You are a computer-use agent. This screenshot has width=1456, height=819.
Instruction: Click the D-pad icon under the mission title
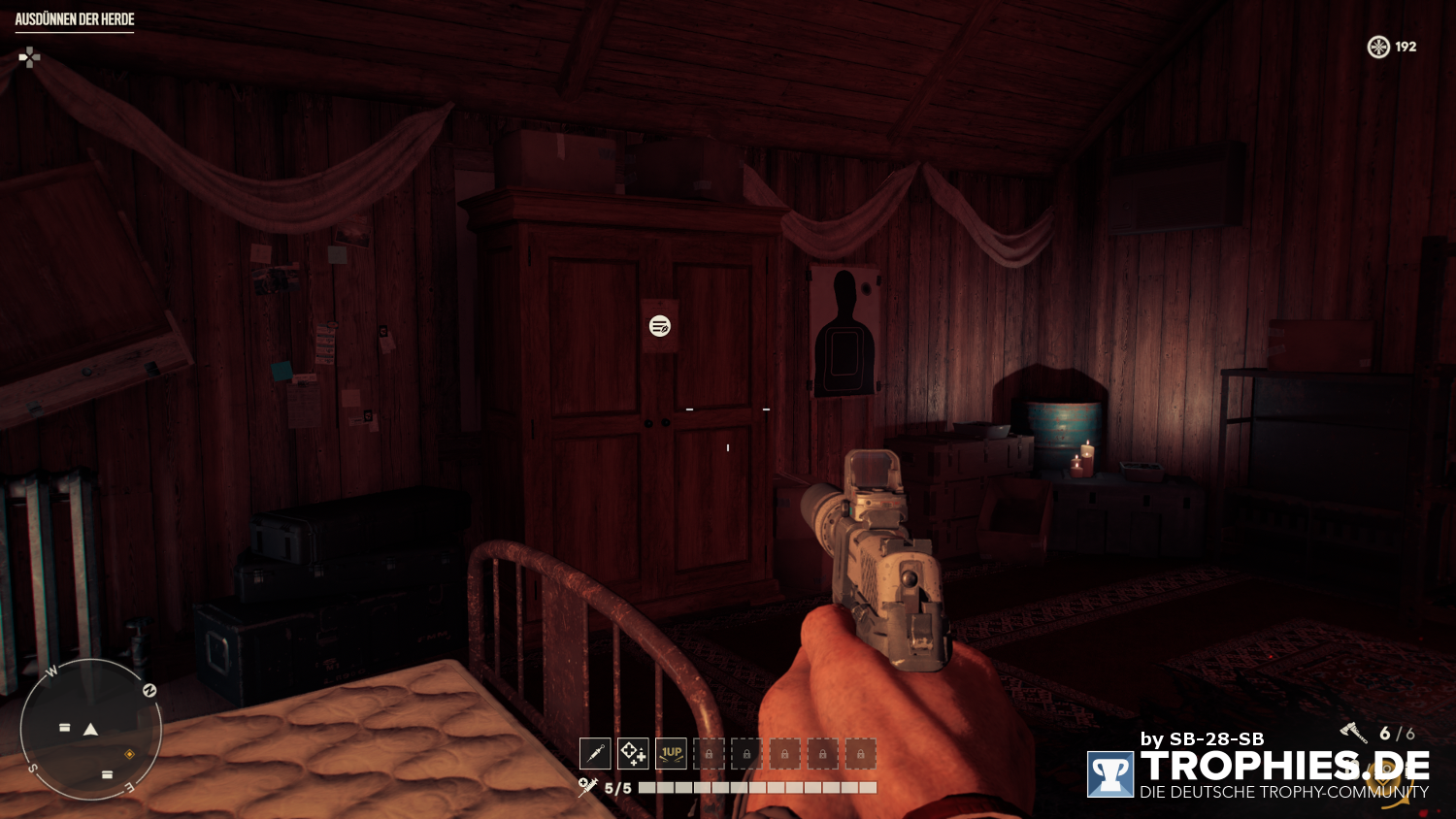point(30,58)
